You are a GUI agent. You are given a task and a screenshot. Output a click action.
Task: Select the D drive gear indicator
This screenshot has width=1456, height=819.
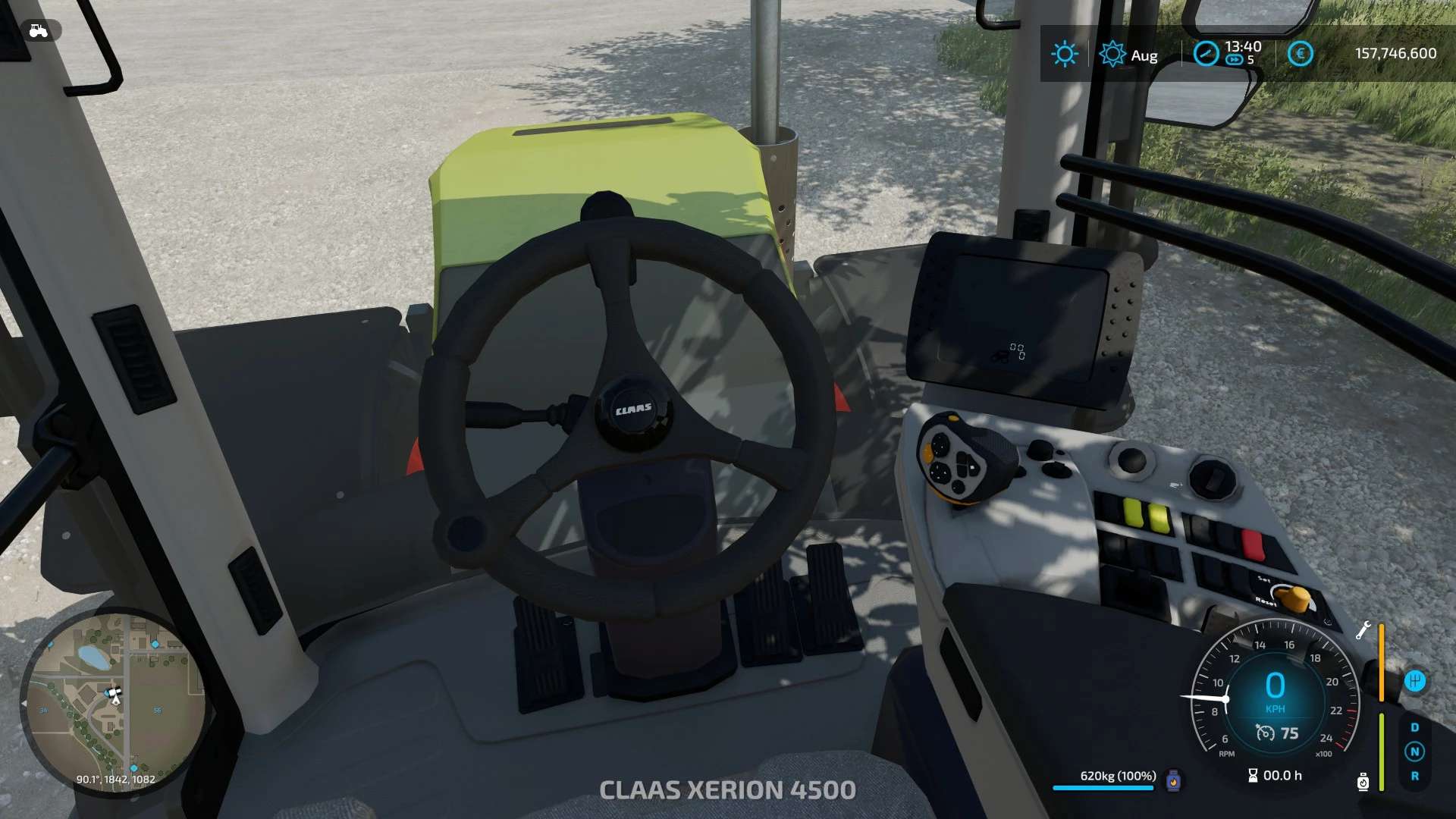(1414, 727)
